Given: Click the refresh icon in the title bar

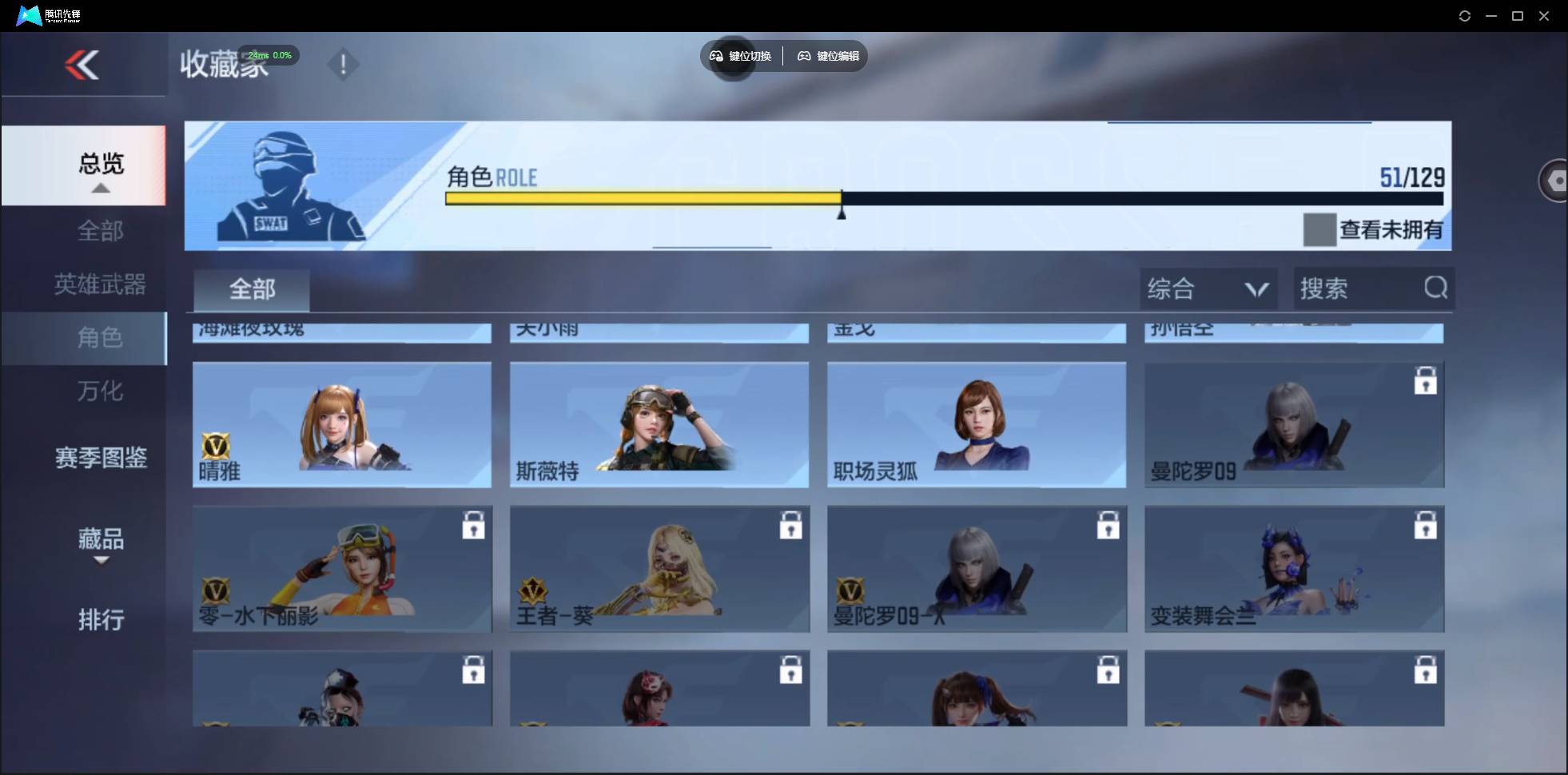Looking at the screenshot, I should (x=1465, y=15).
